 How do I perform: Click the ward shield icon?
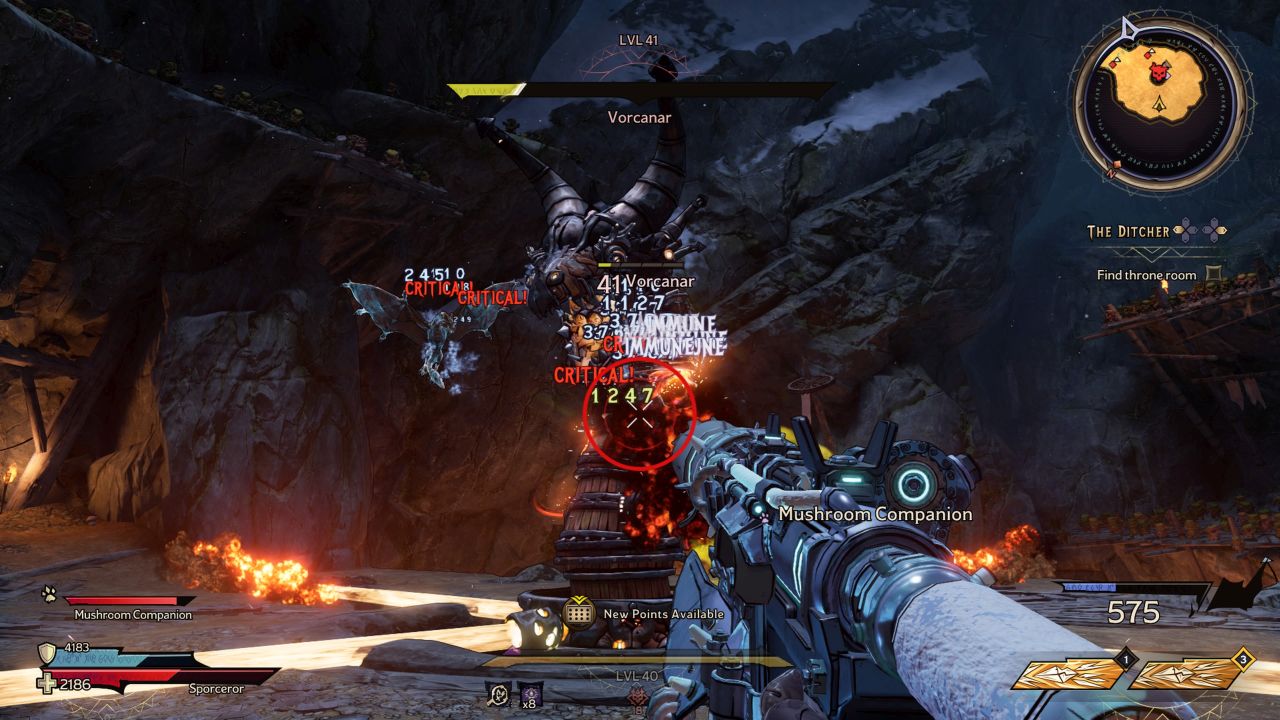(x=47, y=654)
